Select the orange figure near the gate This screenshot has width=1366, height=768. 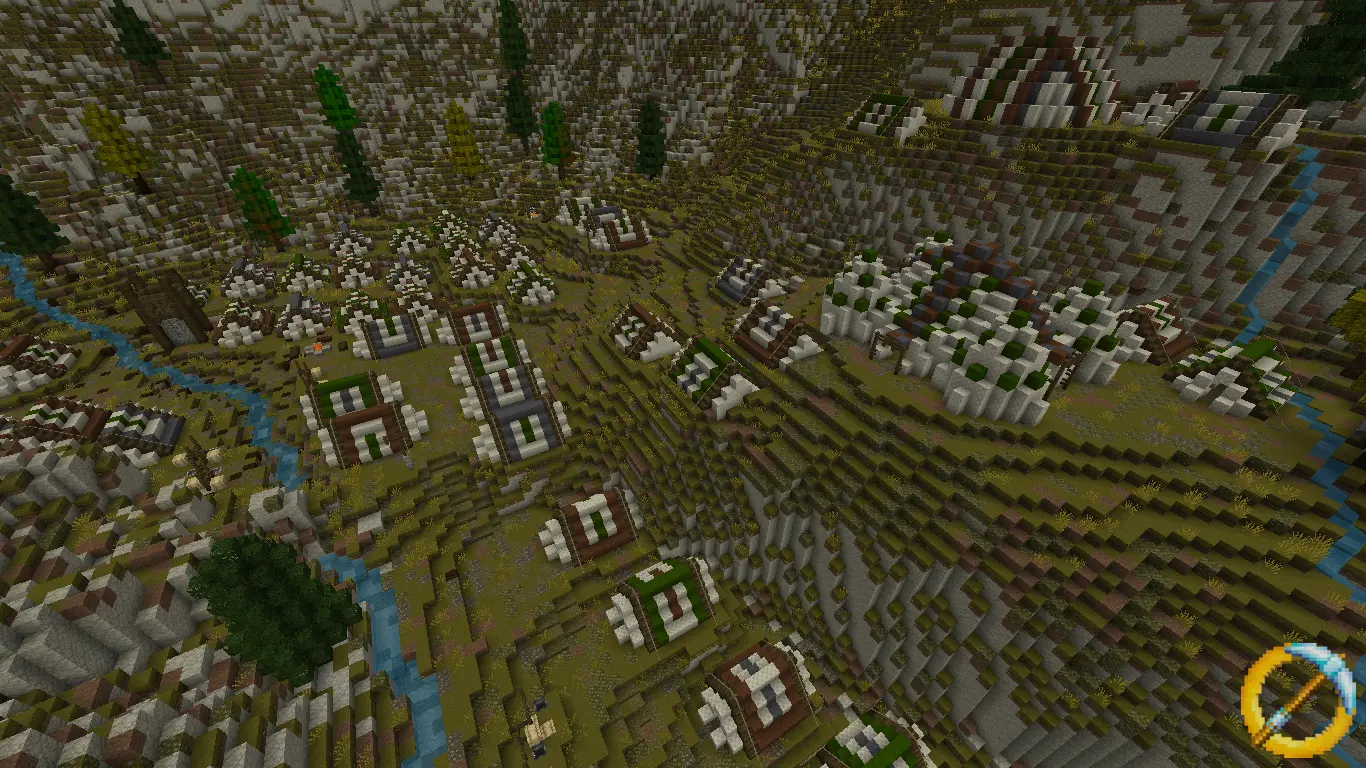[317, 347]
